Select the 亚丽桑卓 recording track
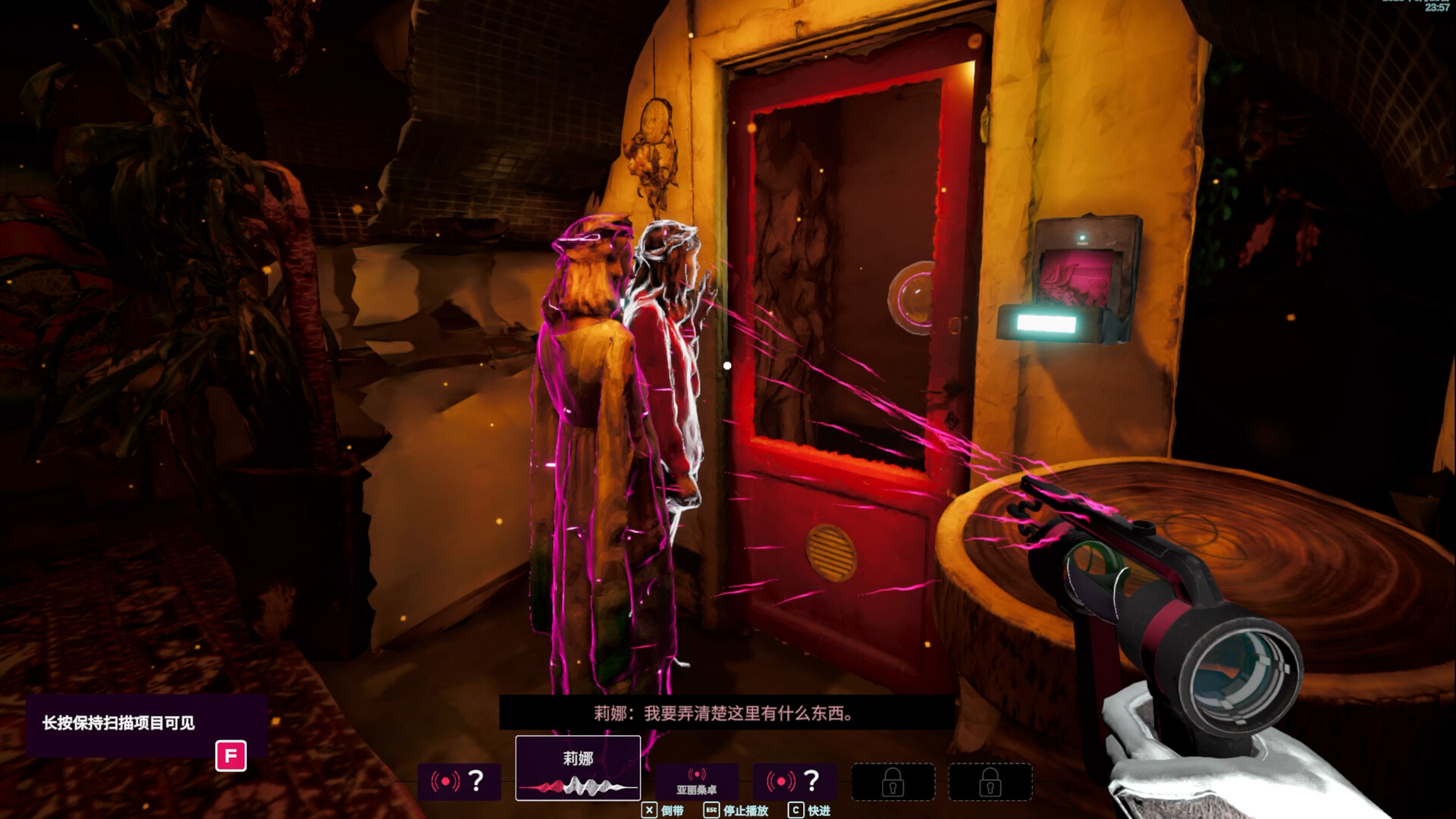1456x819 pixels. [696, 782]
